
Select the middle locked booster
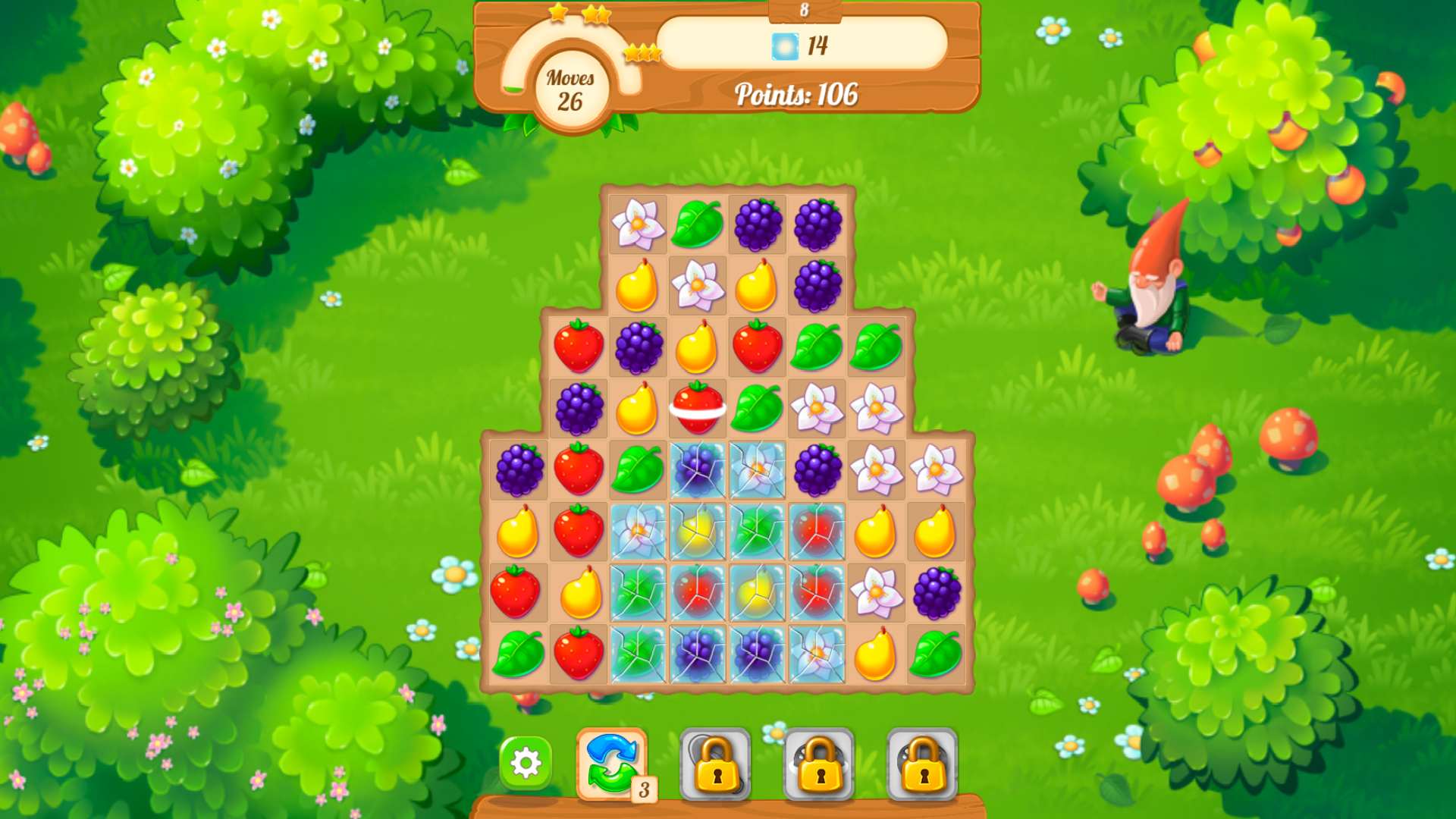[820, 762]
